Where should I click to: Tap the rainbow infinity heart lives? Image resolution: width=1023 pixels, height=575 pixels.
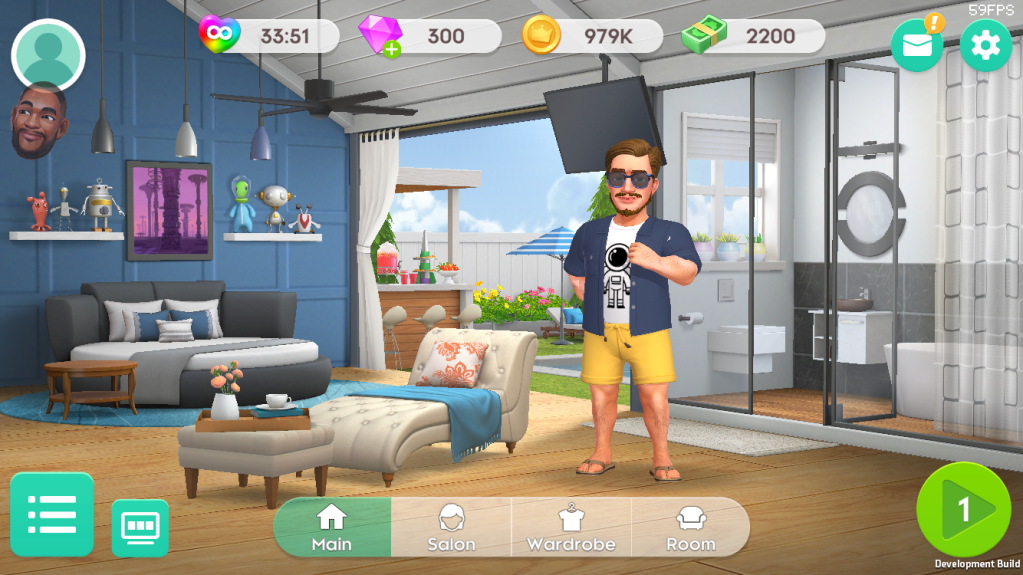coord(270,36)
